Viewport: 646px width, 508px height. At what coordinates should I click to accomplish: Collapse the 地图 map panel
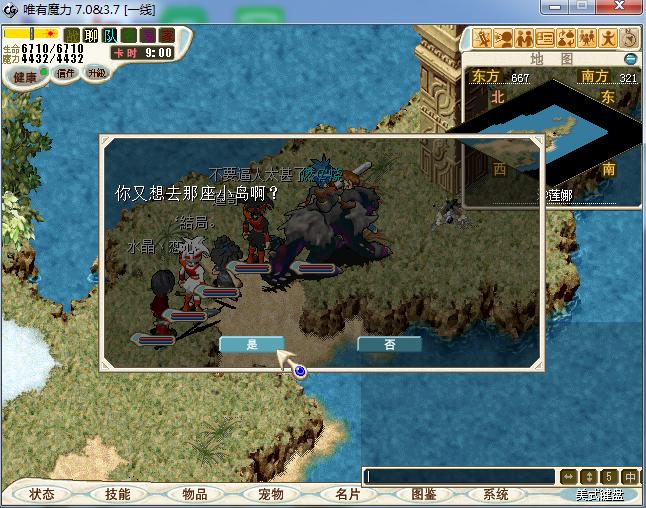point(630,59)
